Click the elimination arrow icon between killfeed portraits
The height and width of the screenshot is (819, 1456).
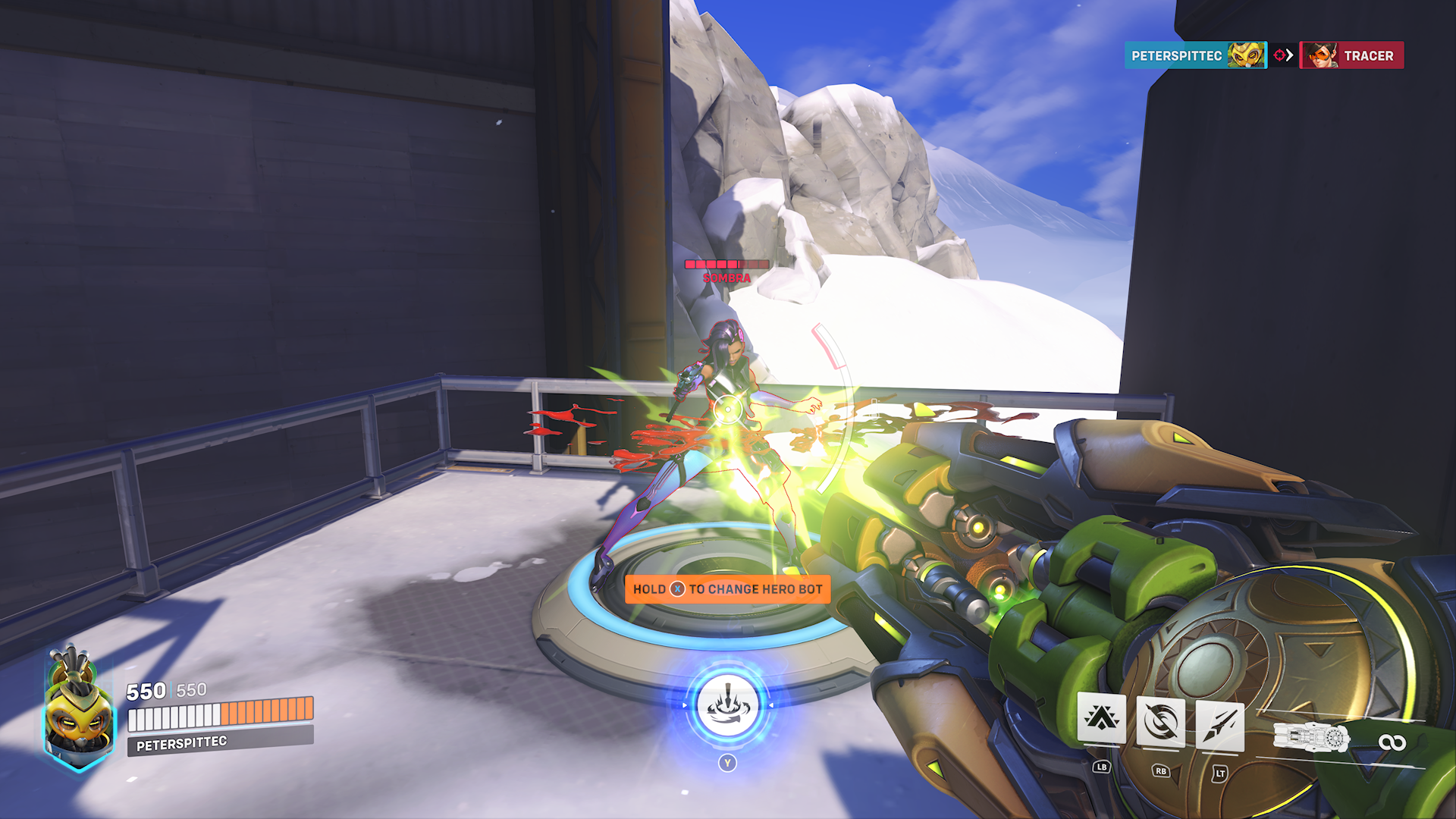tap(1283, 55)
